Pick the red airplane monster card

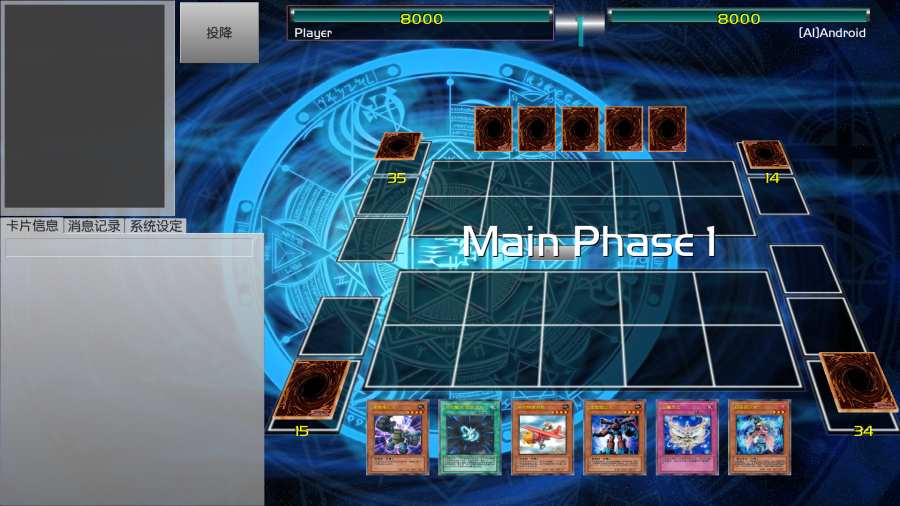[542, 437]
